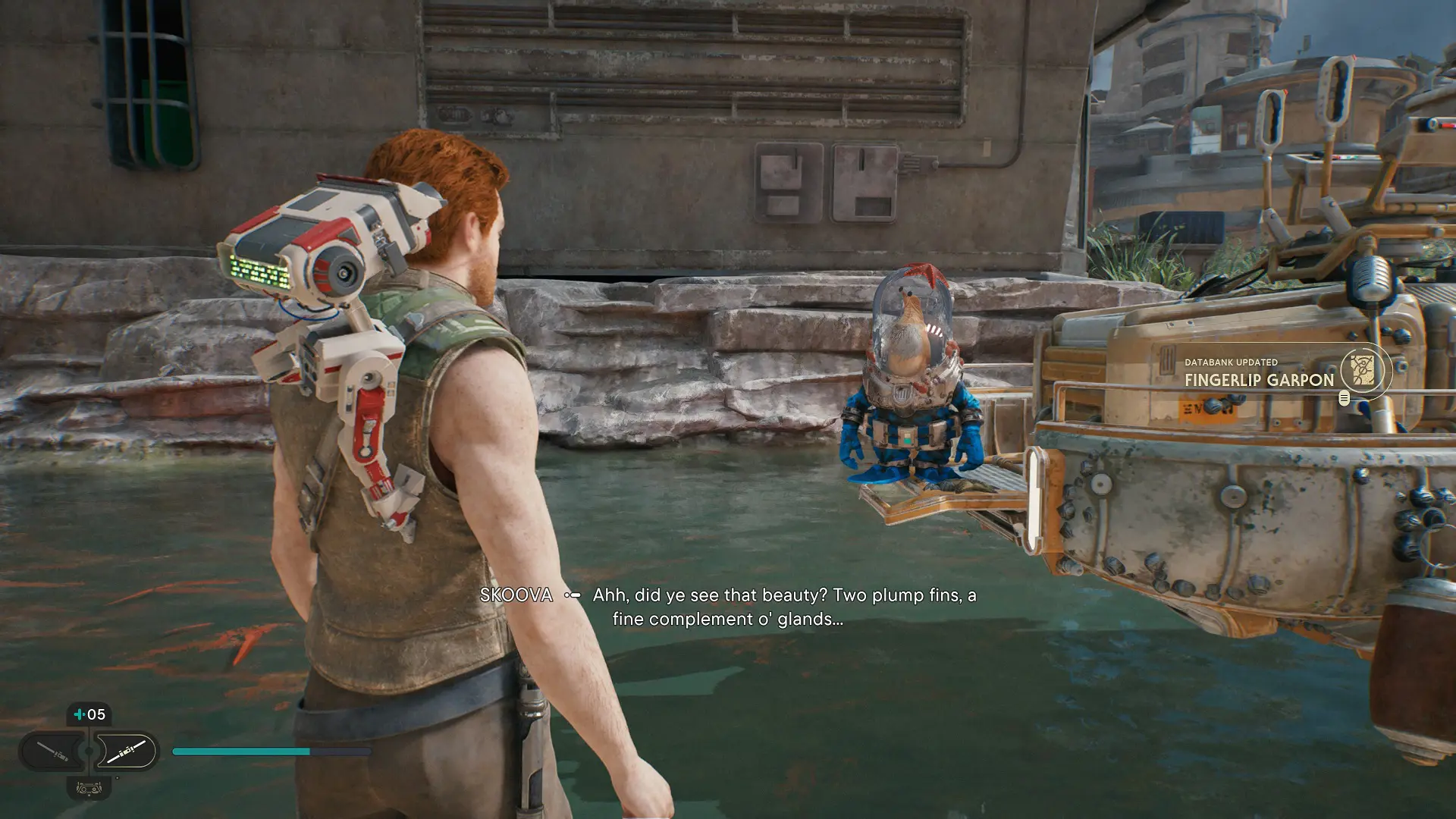Select the dimmed left lightsaber stance slot

(53, 752)
